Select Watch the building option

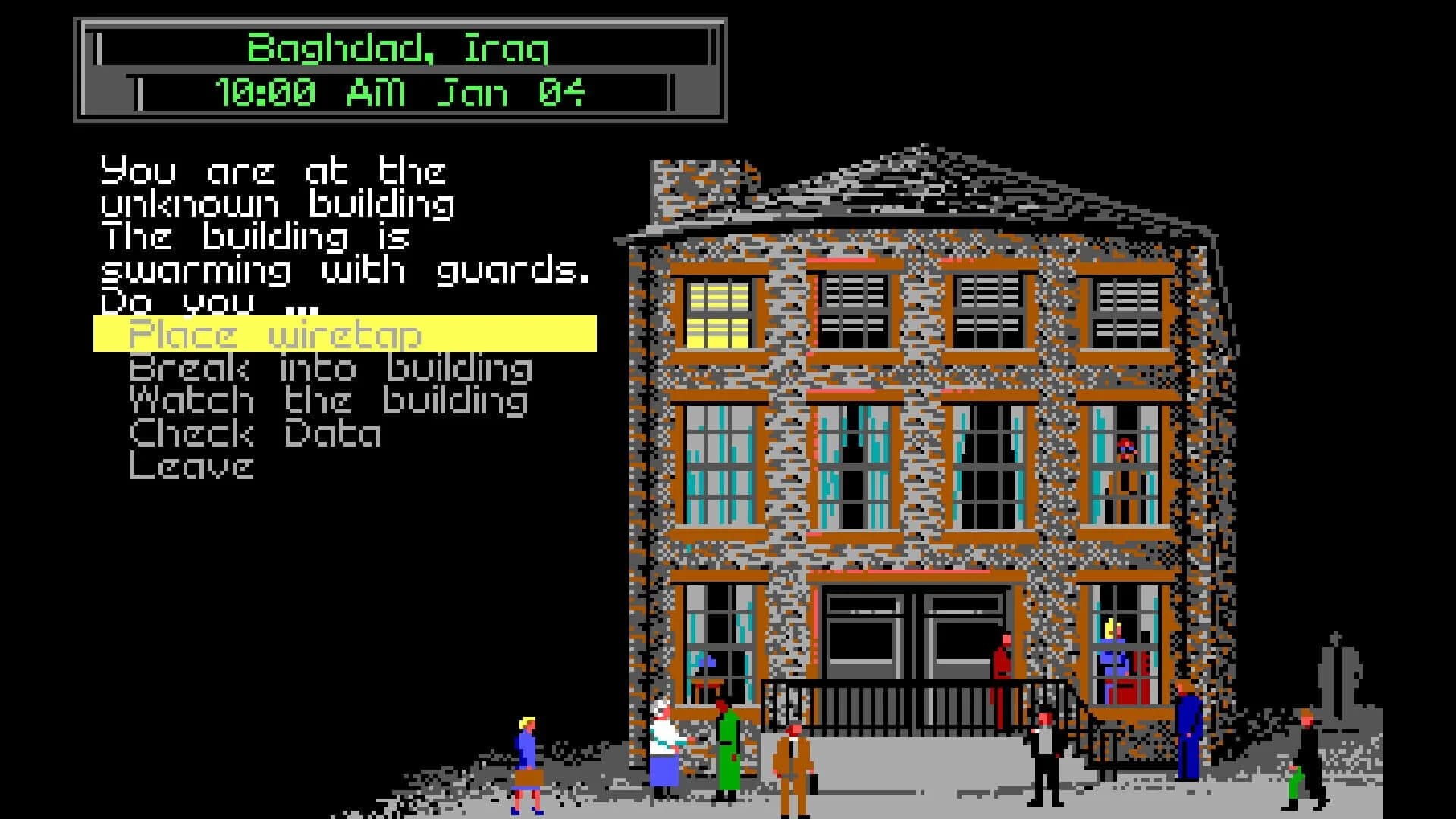[x=326, y=400]
